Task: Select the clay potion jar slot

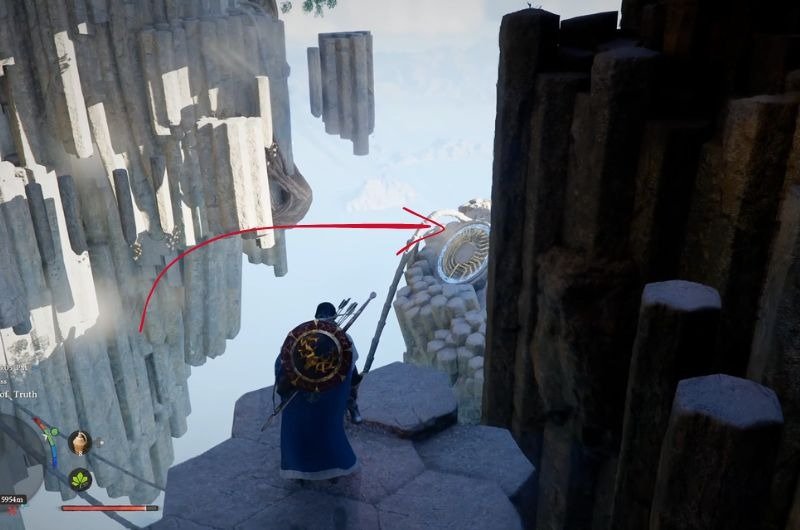Action: click(x=79, y=443)
